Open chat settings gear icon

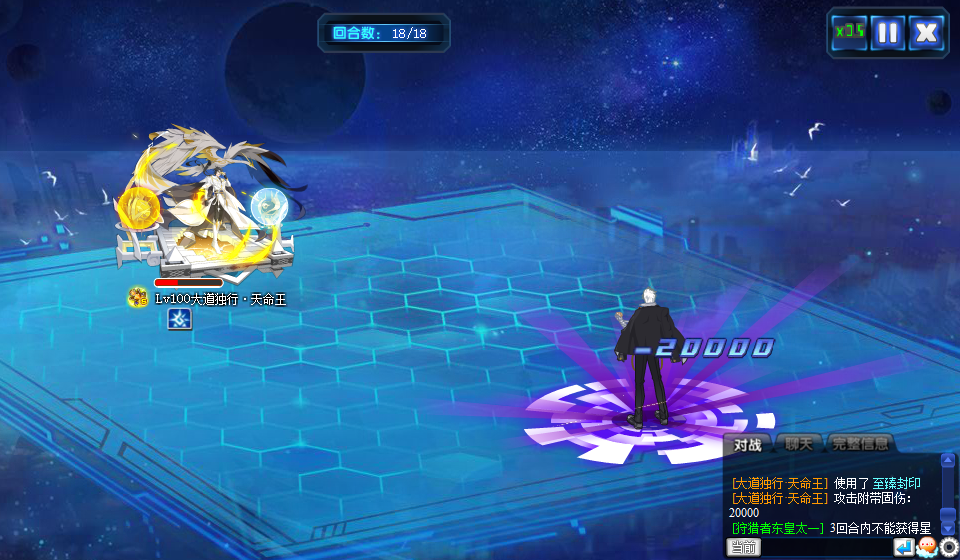pyautogui.click(x=948, y=547)
